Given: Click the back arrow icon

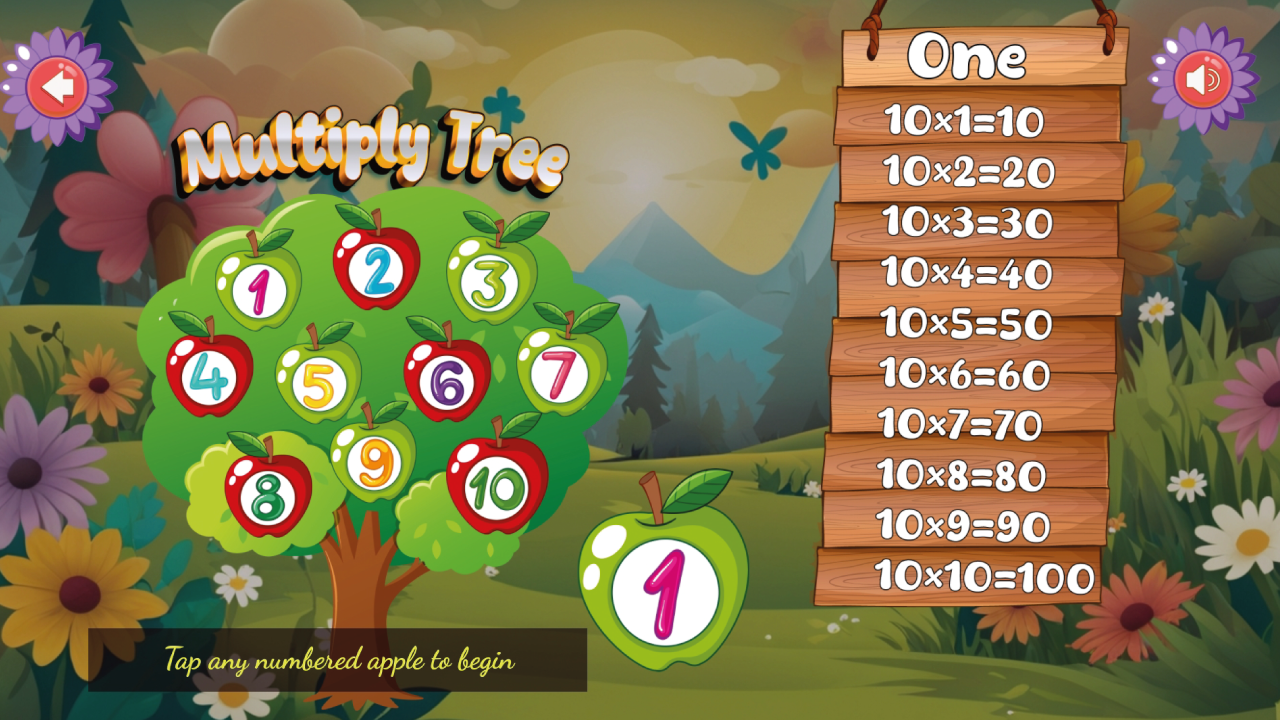Looking at the screenshot, I should 55,83.
